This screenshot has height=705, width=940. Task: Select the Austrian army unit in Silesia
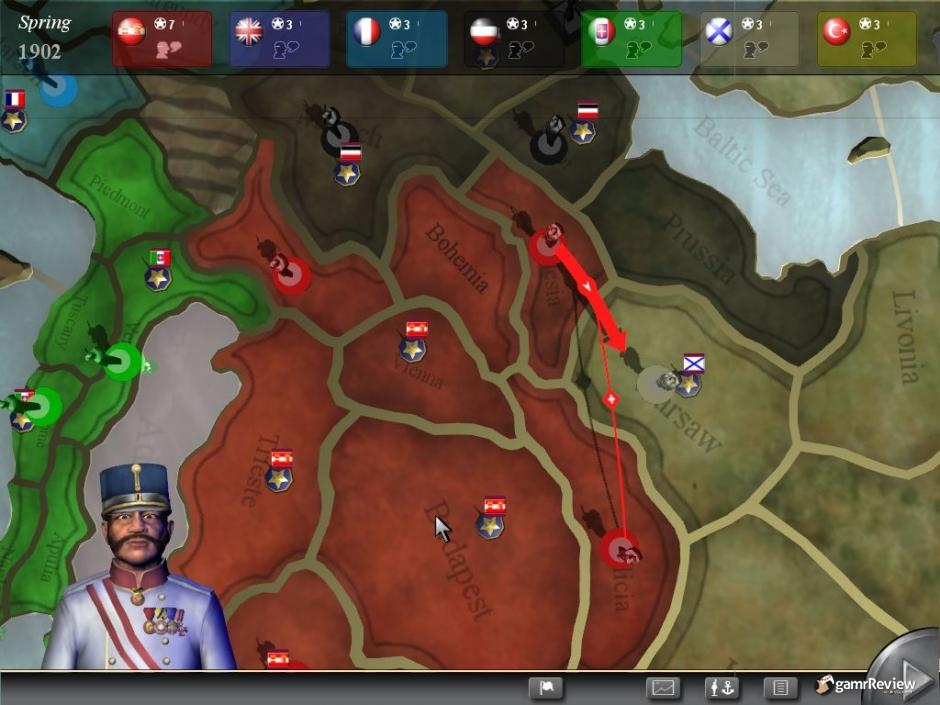[x=547, y=243]
